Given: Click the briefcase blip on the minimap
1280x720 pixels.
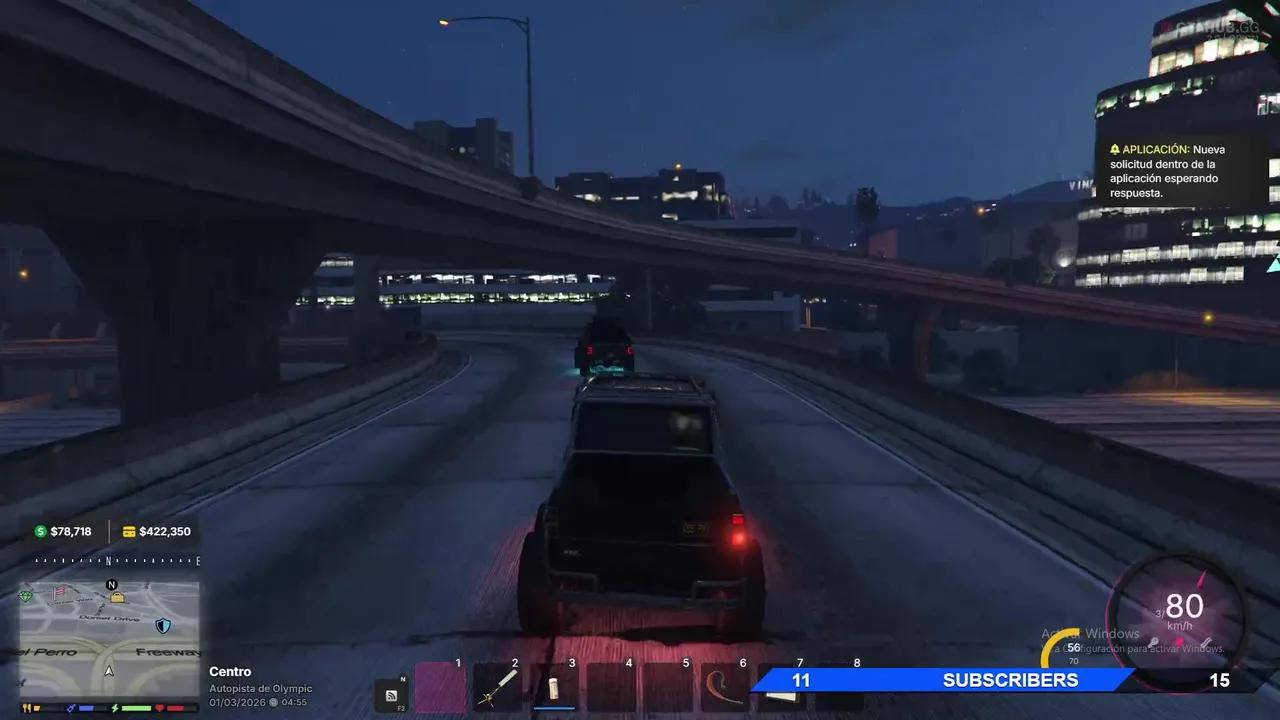Looking at the screenshot, I should click(117, 598).
